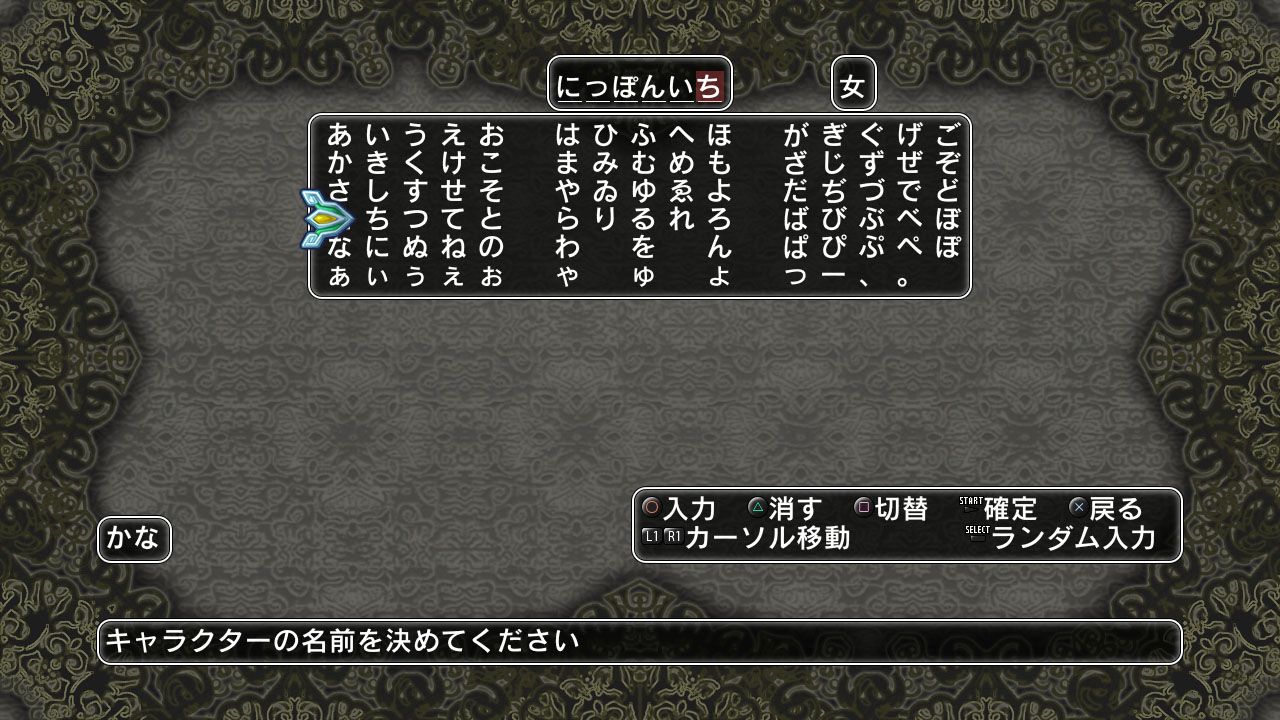Click the square 切替 switch icon

pos(861,508)
